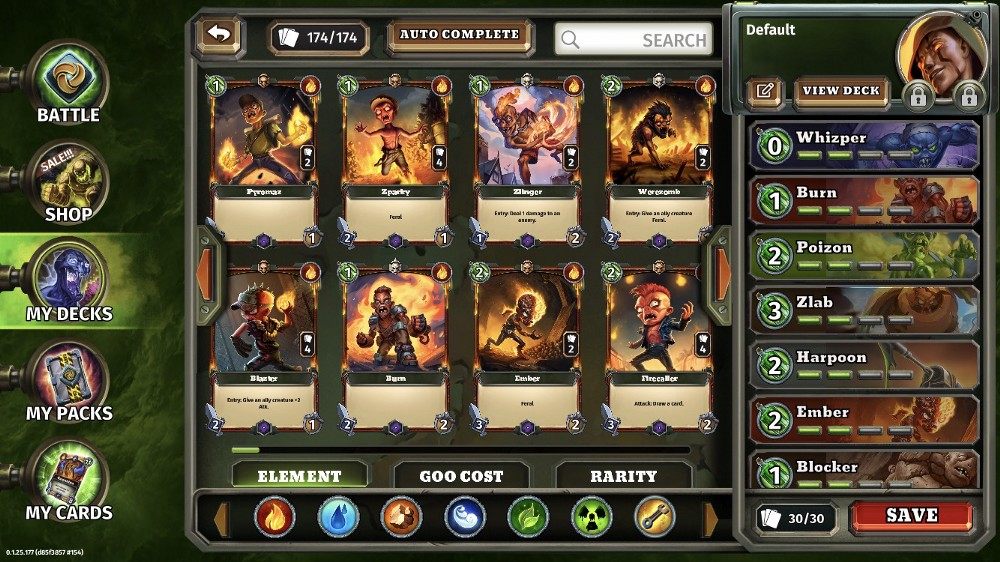This screenshot has height=562, width=1000.
Task: Select the Pyromaz card
Action: tap(264, 160)
